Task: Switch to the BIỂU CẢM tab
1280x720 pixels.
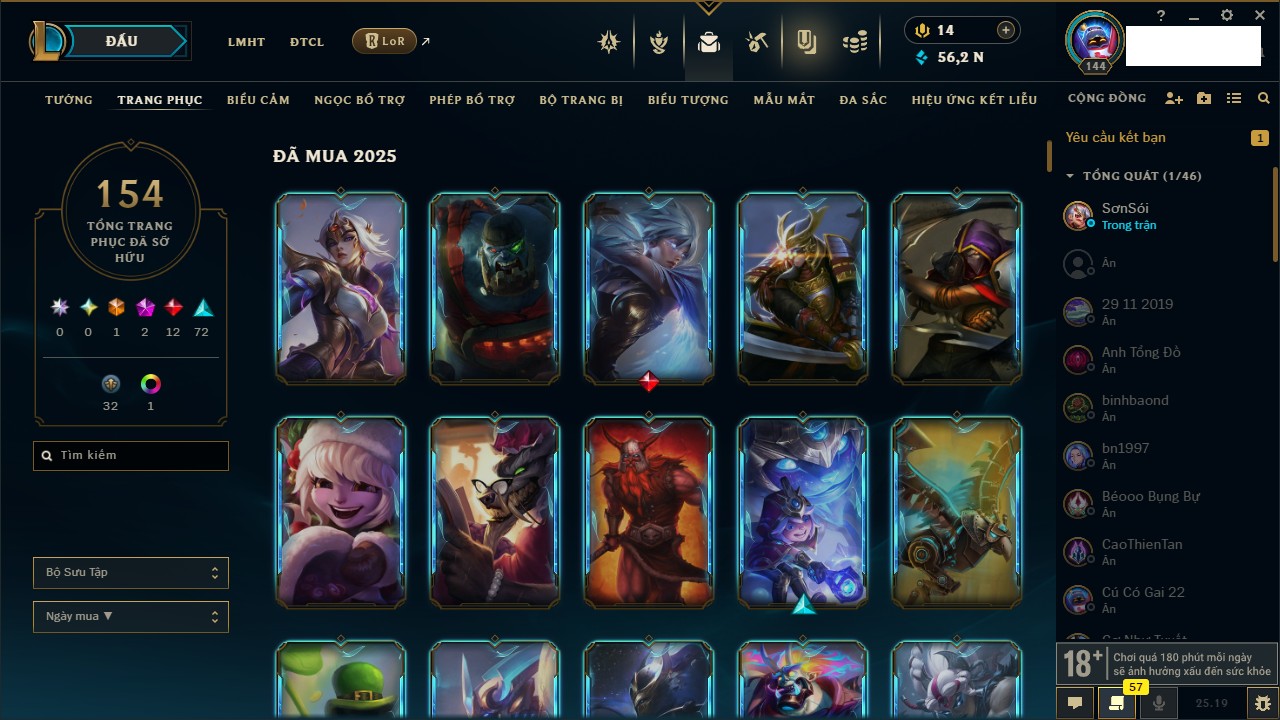Action: (x=258, y=100)
